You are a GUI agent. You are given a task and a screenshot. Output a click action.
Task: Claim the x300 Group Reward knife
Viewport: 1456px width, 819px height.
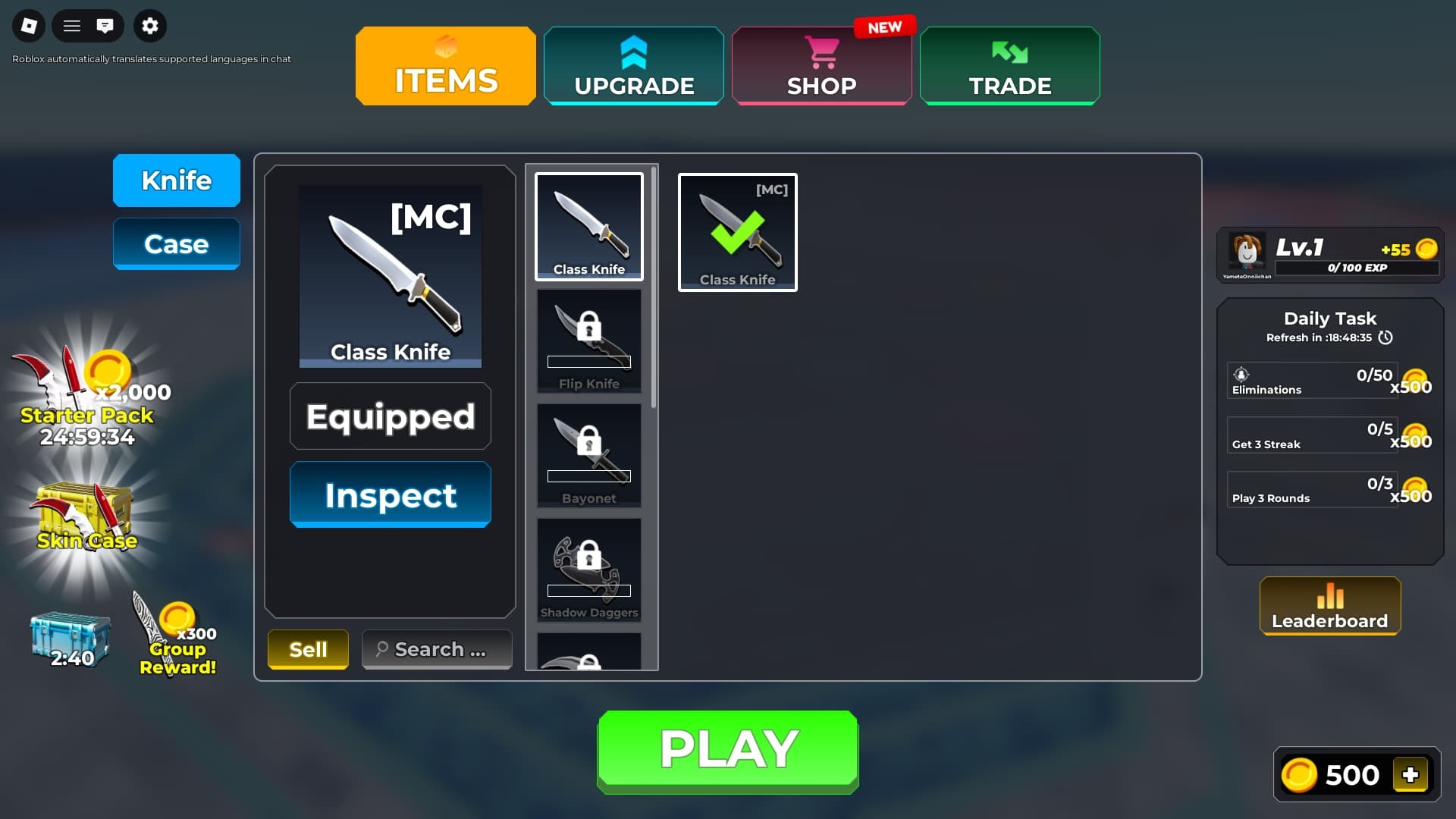173,629
